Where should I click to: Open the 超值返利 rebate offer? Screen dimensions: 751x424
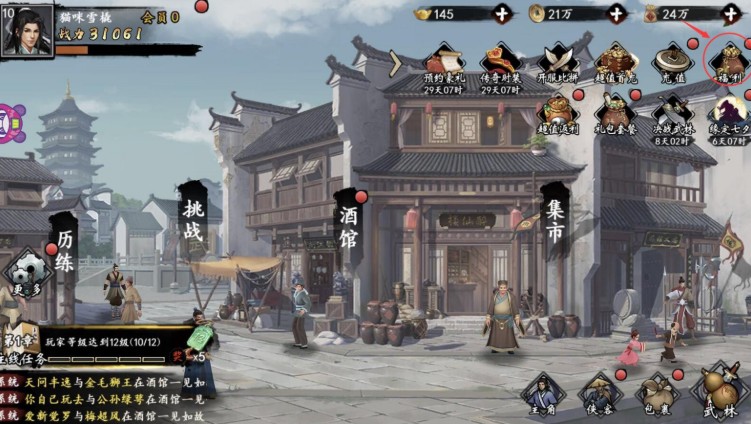tap(559, 114)
